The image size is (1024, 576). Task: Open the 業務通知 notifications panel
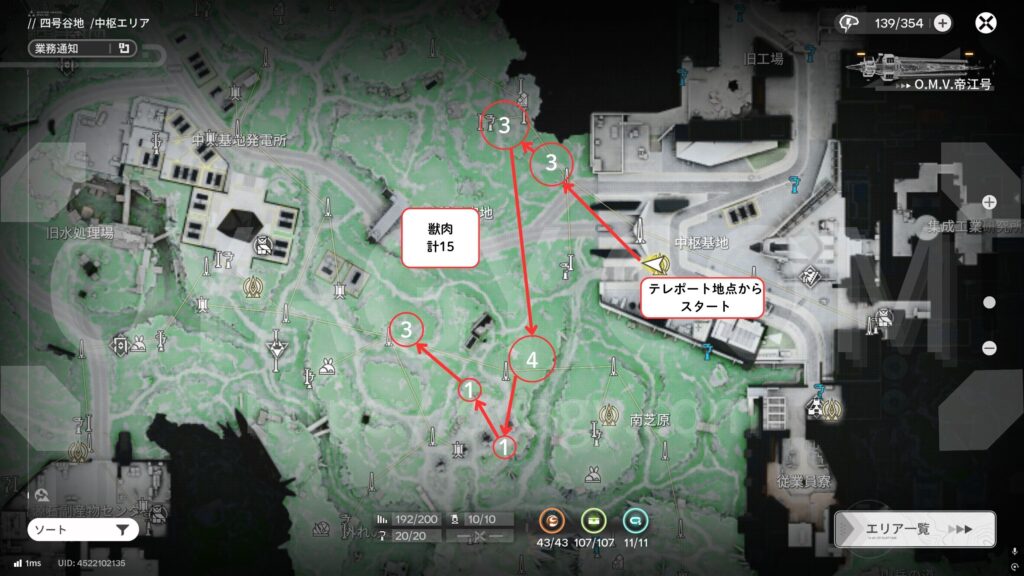82,47
